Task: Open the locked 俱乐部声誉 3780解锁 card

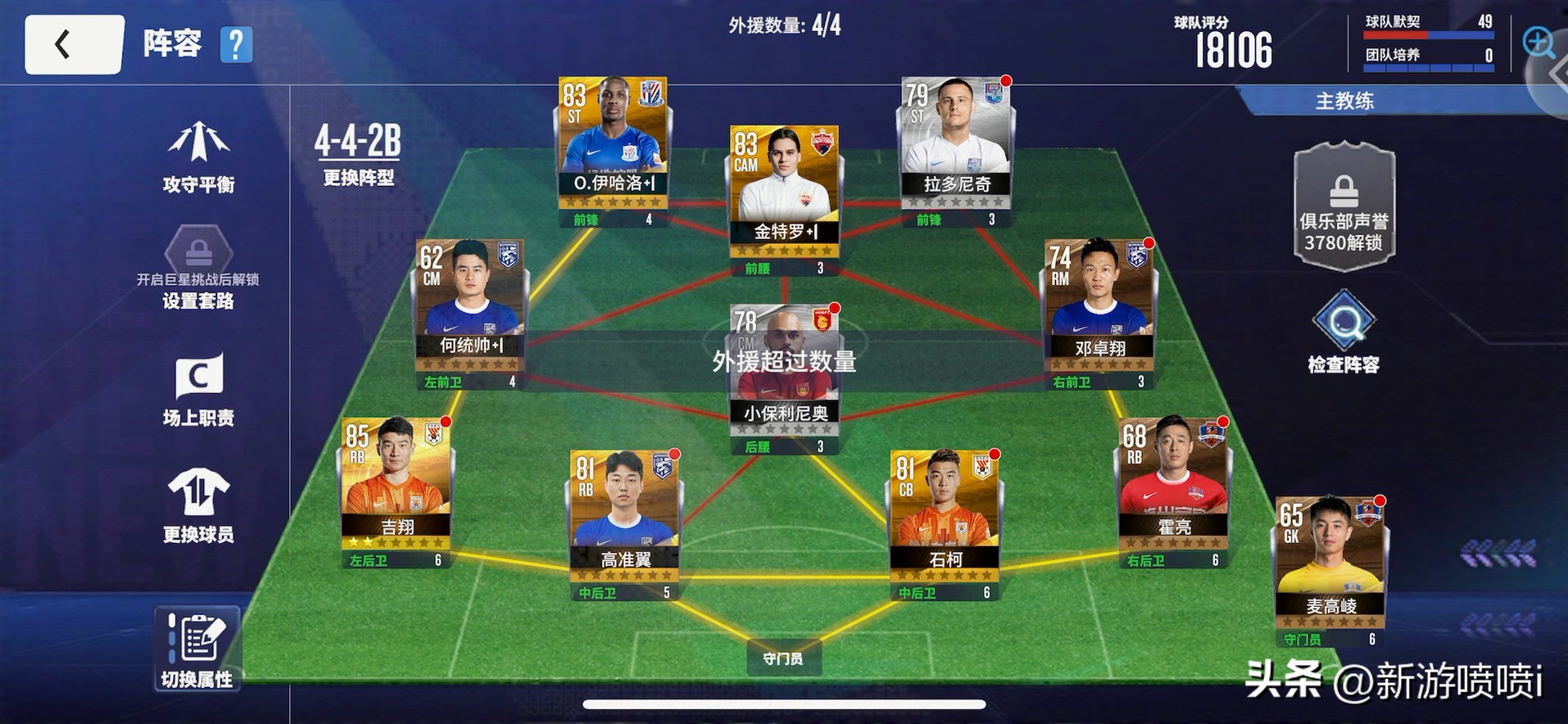Action: pos(1344,205)
